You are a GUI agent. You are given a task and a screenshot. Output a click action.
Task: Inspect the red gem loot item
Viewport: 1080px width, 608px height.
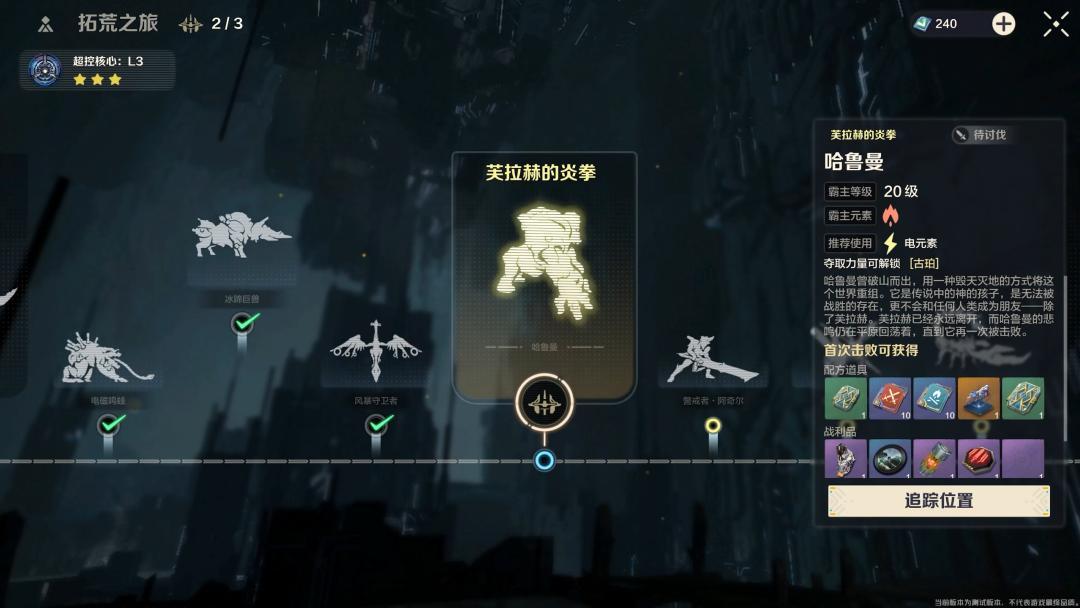[978, 459]
